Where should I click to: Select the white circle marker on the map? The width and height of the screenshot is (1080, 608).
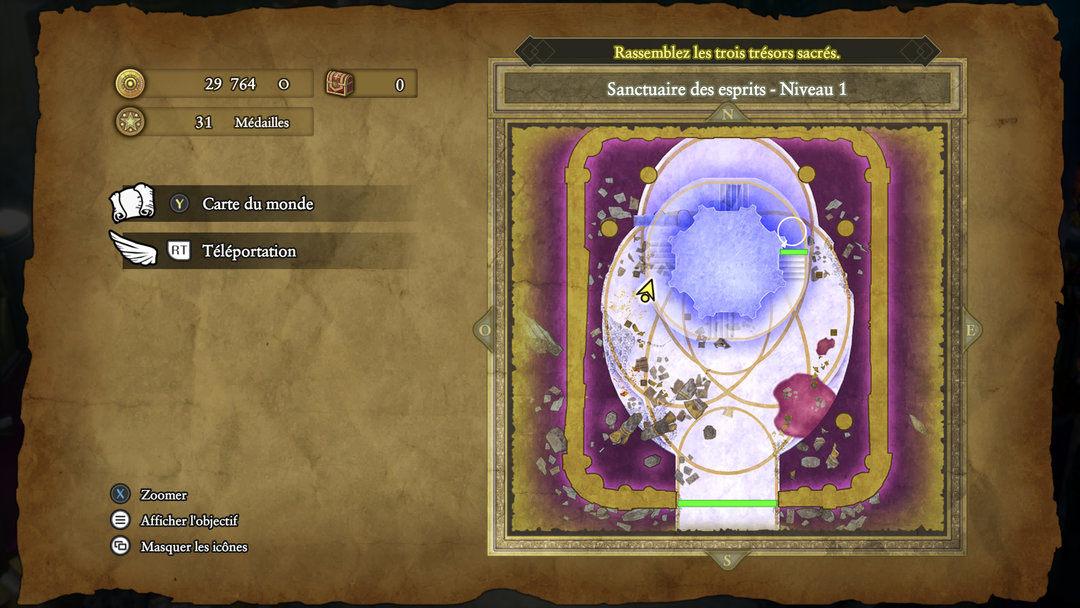click(x=791, y=231)
